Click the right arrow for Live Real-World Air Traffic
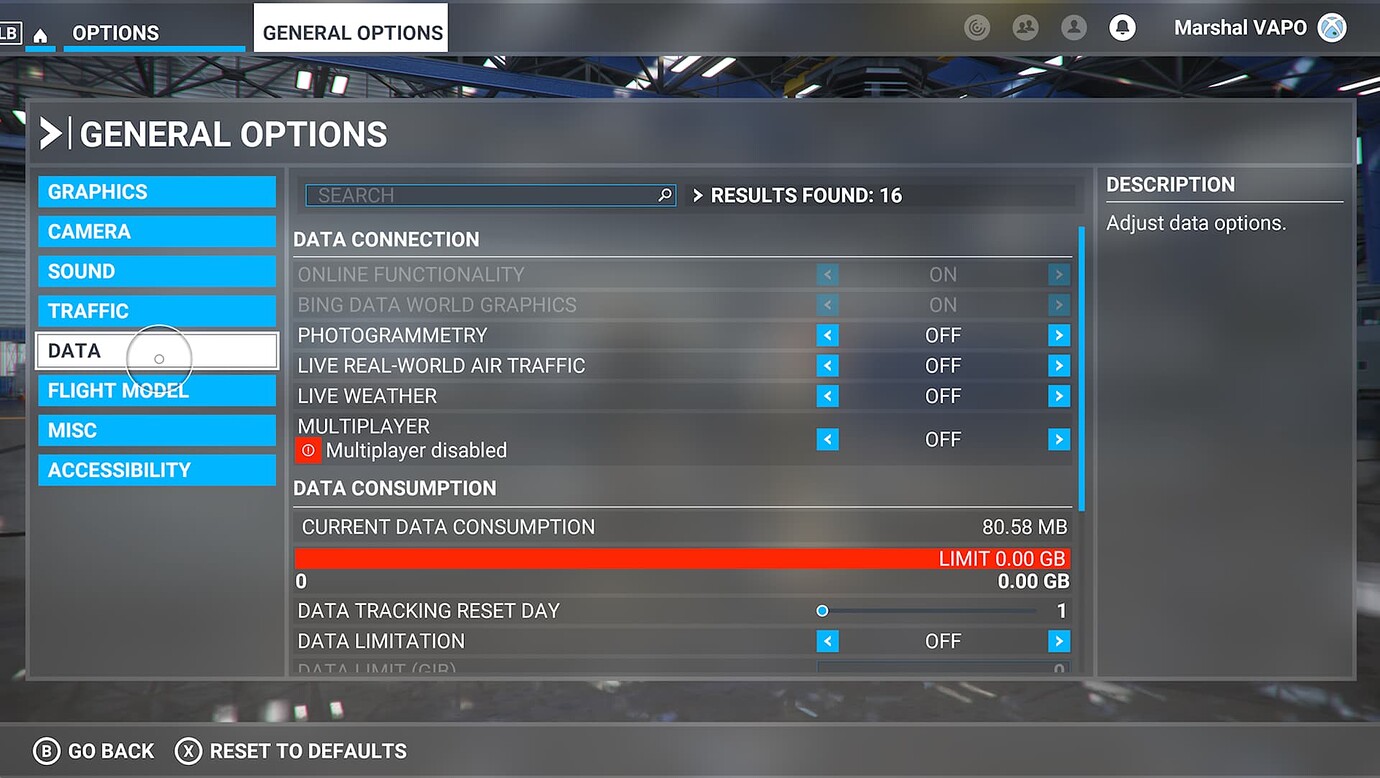Viewport: 1380px width, 778px height. click(1058, 366)
